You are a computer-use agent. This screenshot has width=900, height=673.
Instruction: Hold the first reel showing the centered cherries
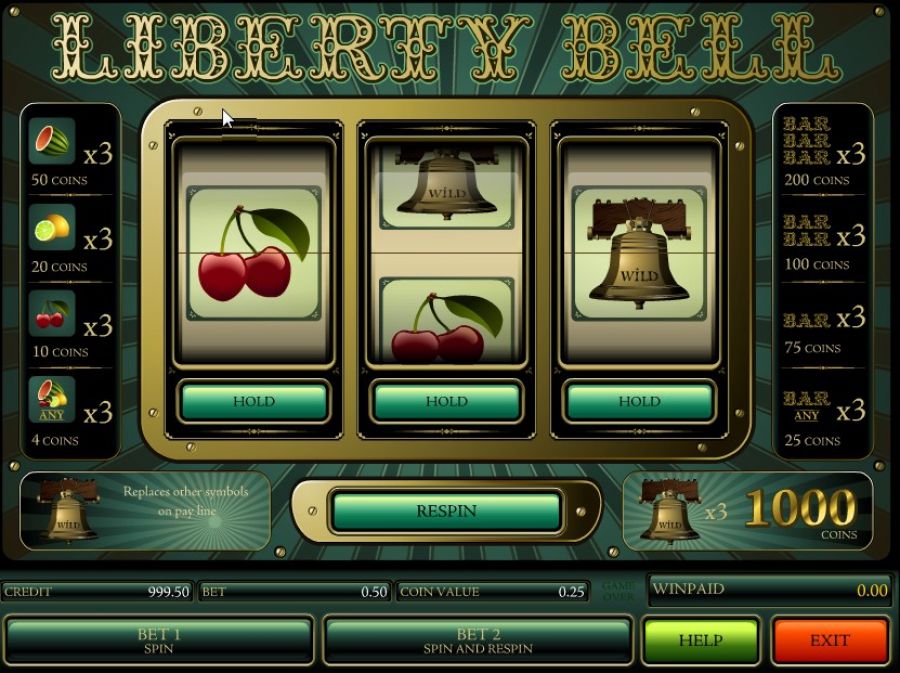[x=254, y=402]
